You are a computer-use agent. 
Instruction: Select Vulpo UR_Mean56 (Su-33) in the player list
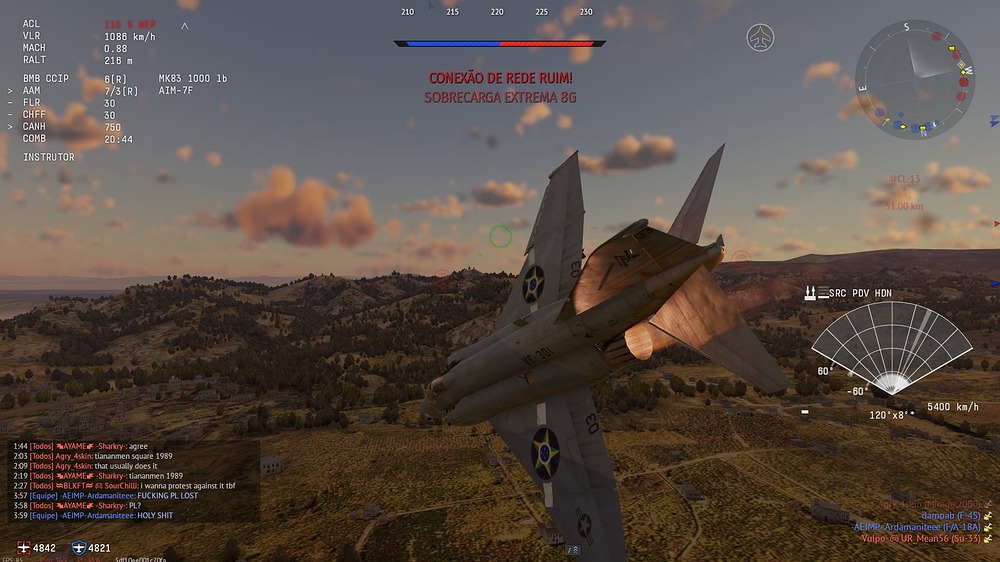(x=919, y=538)
